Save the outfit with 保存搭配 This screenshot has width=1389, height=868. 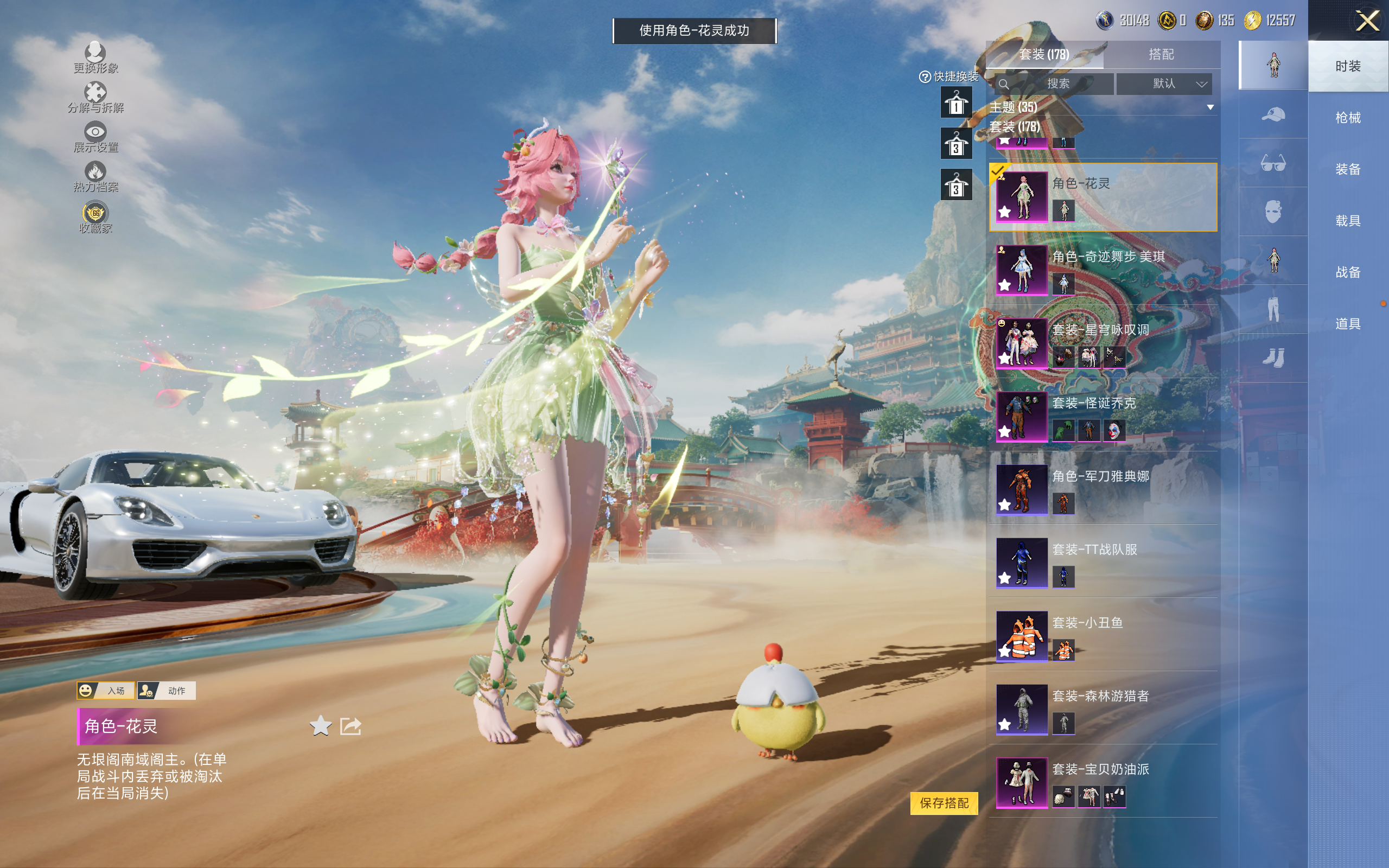point(944,802)
